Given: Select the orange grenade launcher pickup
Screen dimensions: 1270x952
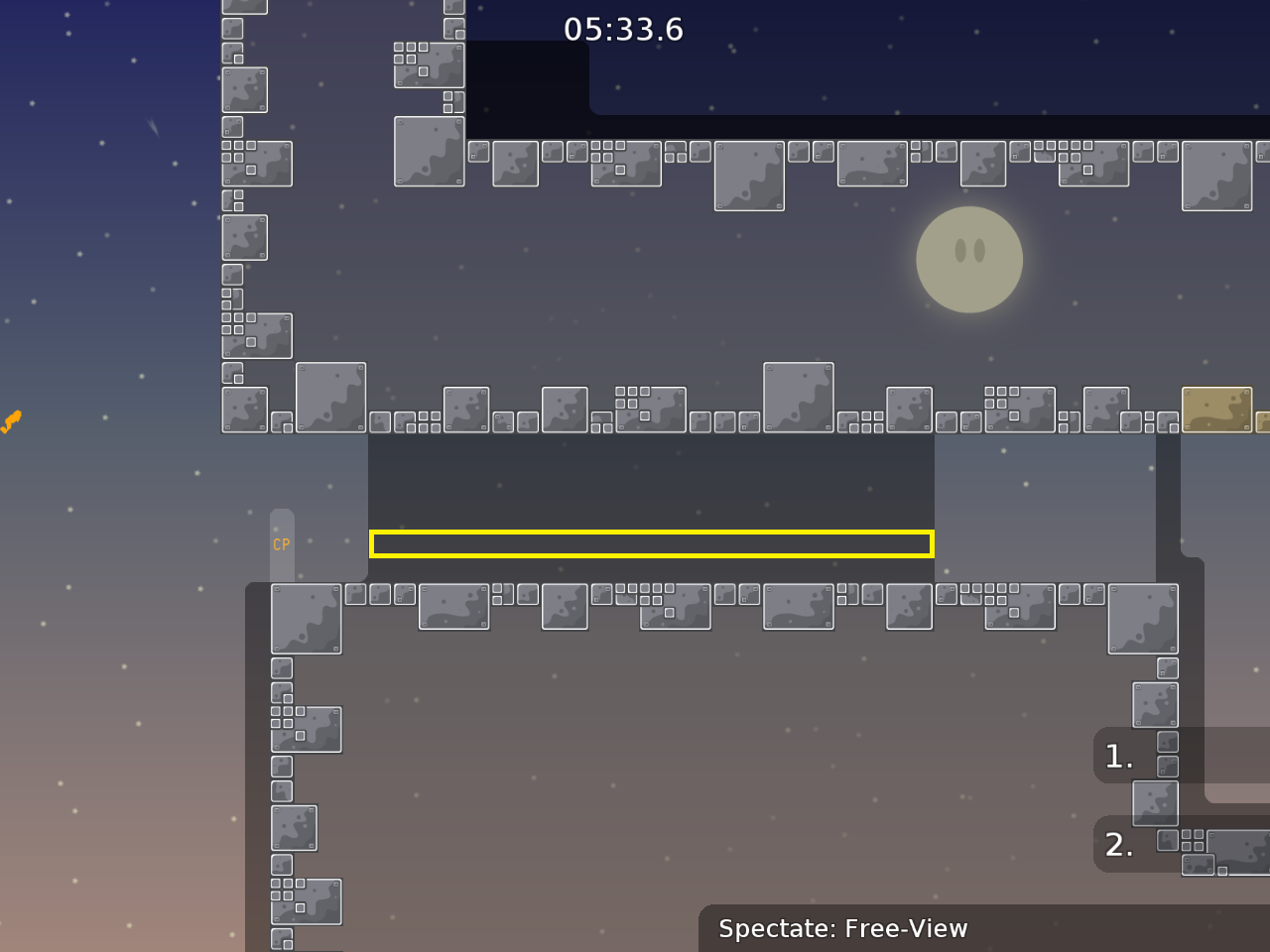Looking at the screenshot, I should pyautogui.click(x=12, y=421).
